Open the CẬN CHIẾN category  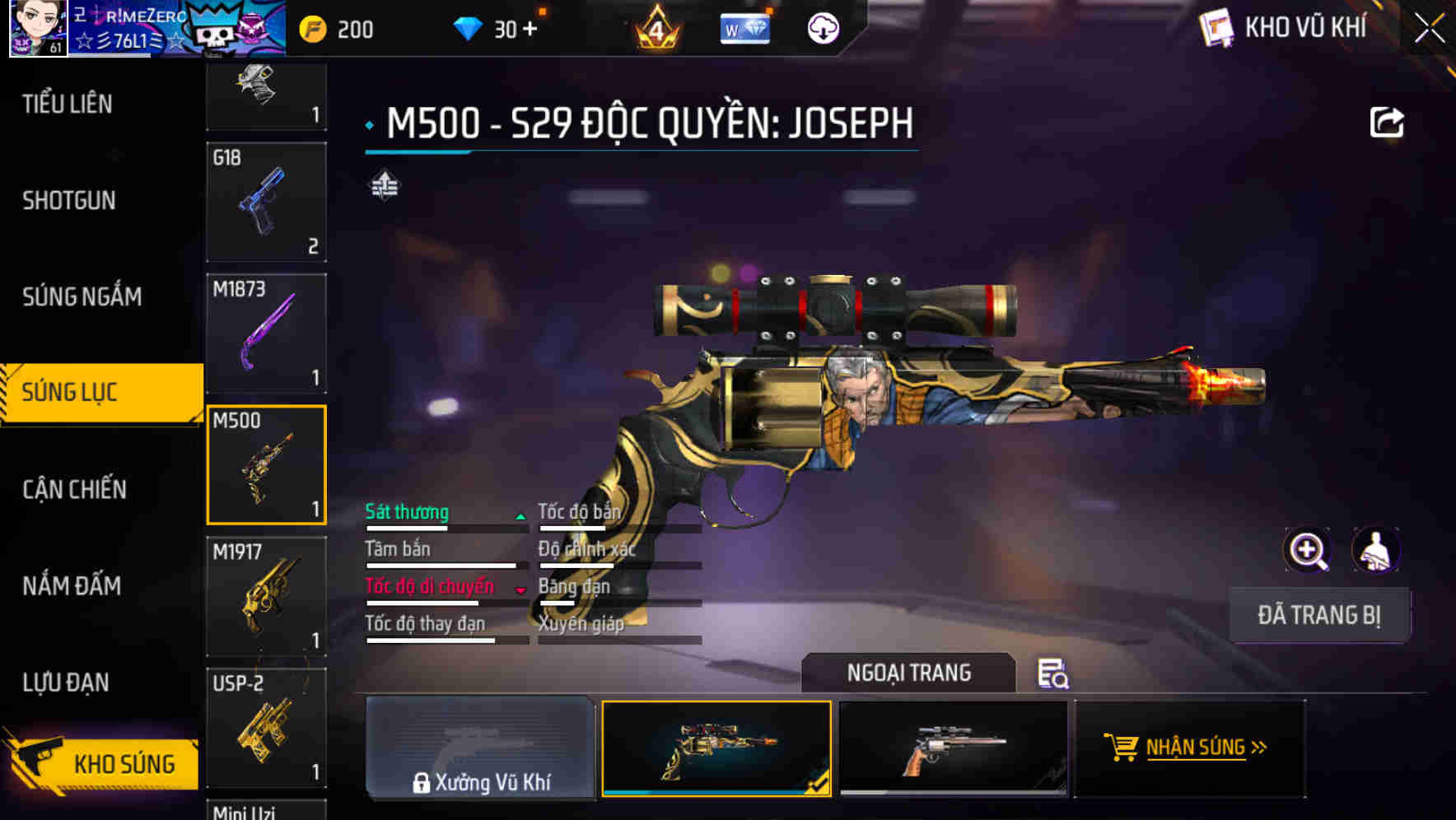[72, 489]
